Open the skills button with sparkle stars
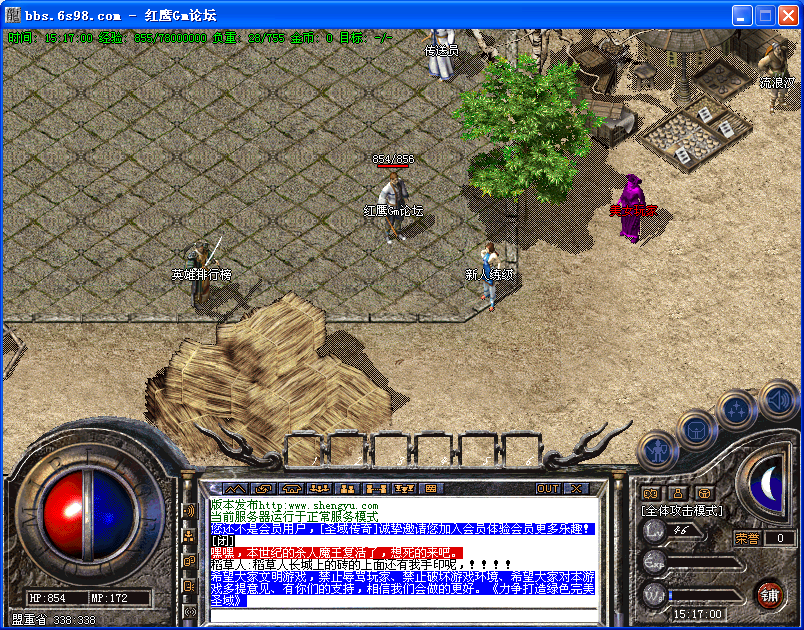804x630 pixels. click(736, 408)
